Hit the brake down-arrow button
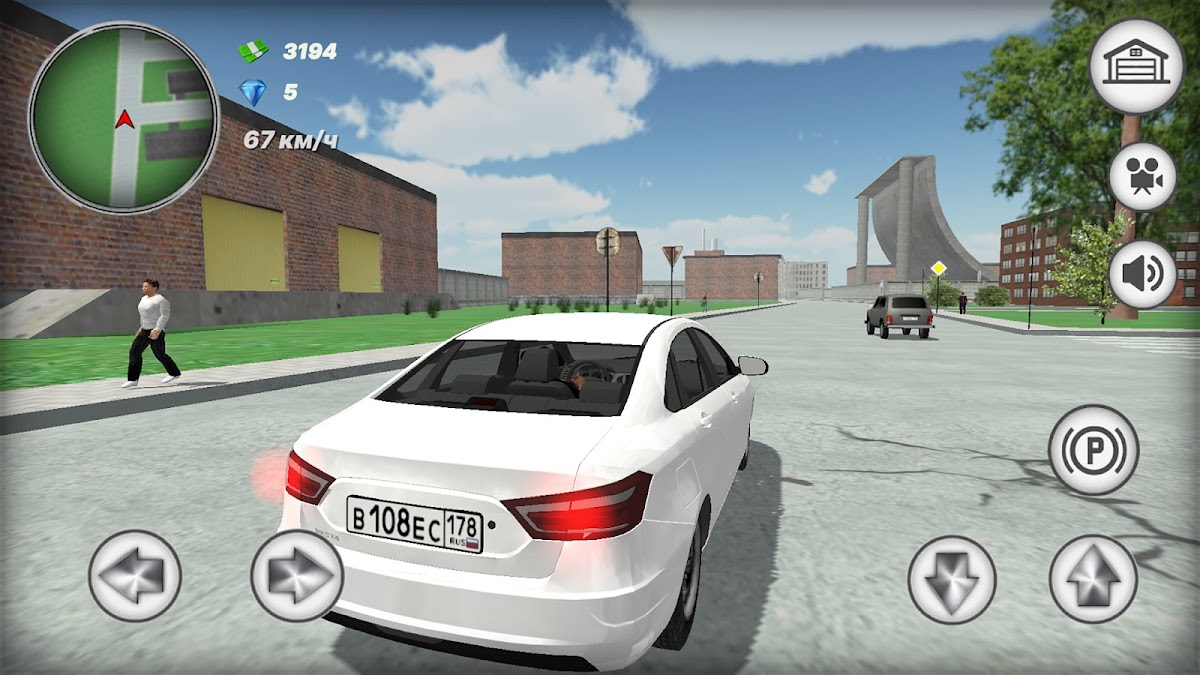1200x675 pixels. 951,579
